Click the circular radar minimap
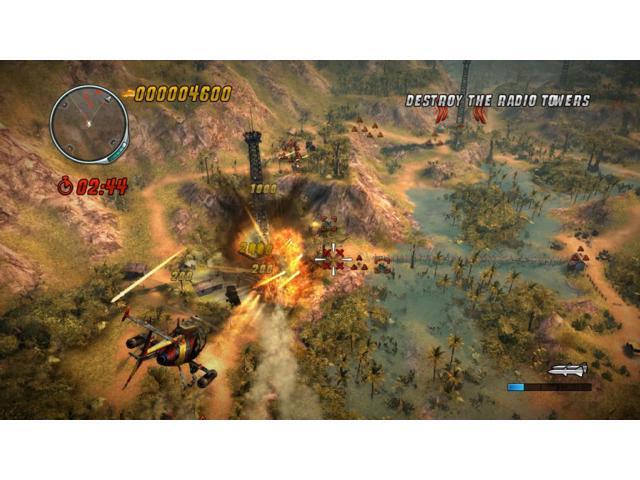Viewport: 640px width, 480px height. (x=89, y=123)
